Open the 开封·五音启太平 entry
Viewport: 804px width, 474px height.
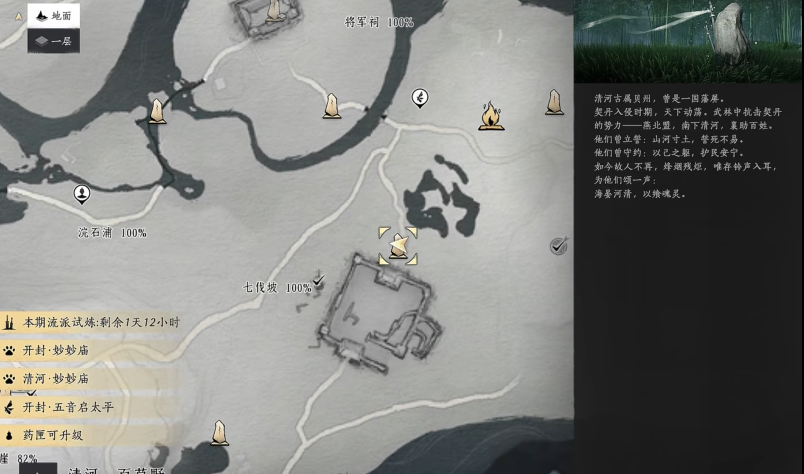(x=66, y=407)
